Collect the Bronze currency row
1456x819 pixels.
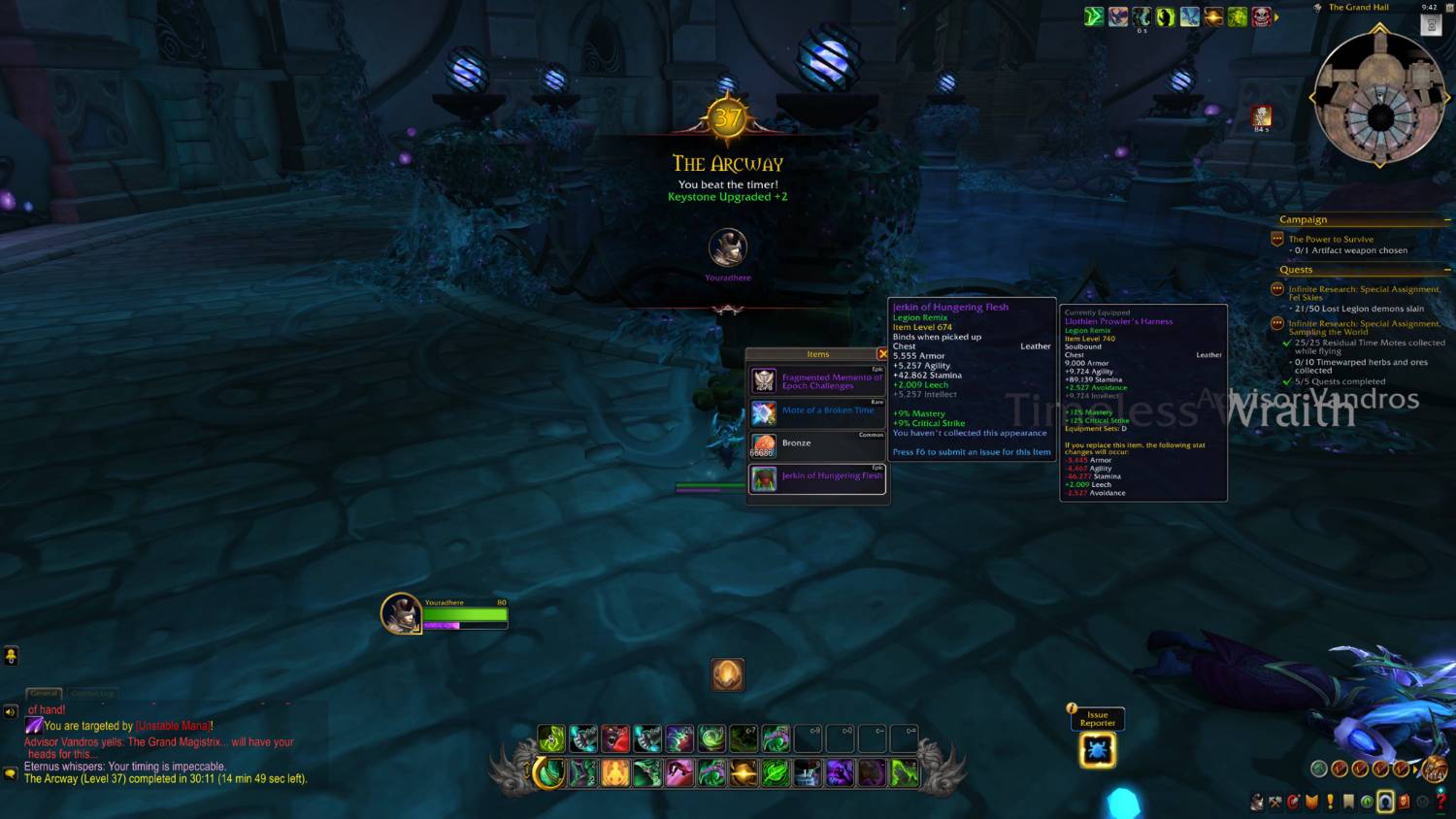(817, 445)
